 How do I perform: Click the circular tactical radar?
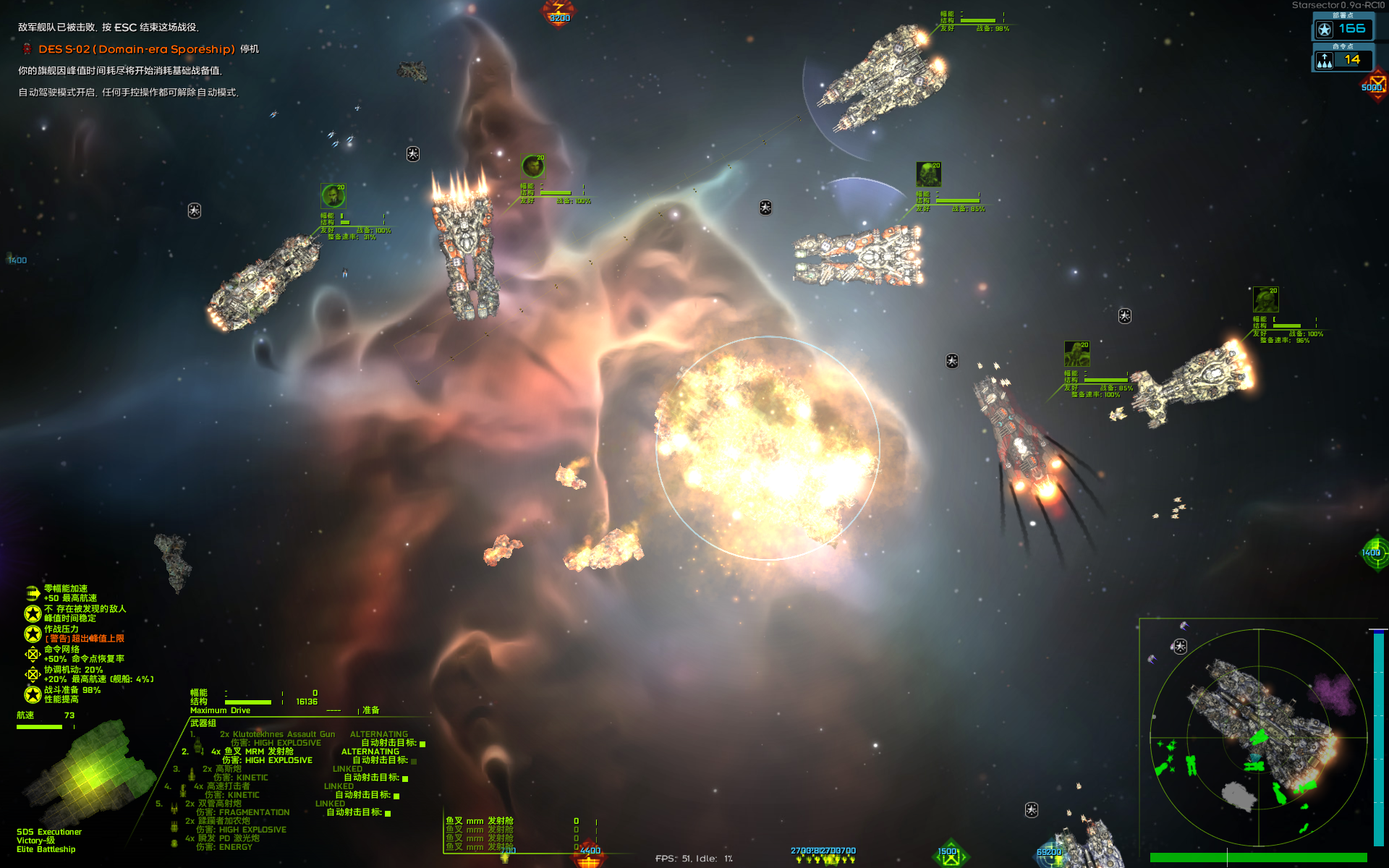coord(1258,737)
